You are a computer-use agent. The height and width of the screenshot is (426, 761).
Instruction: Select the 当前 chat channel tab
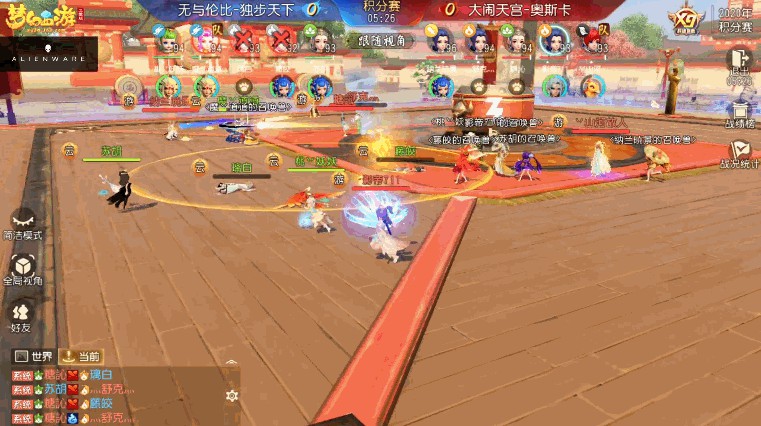click(80, 356)
